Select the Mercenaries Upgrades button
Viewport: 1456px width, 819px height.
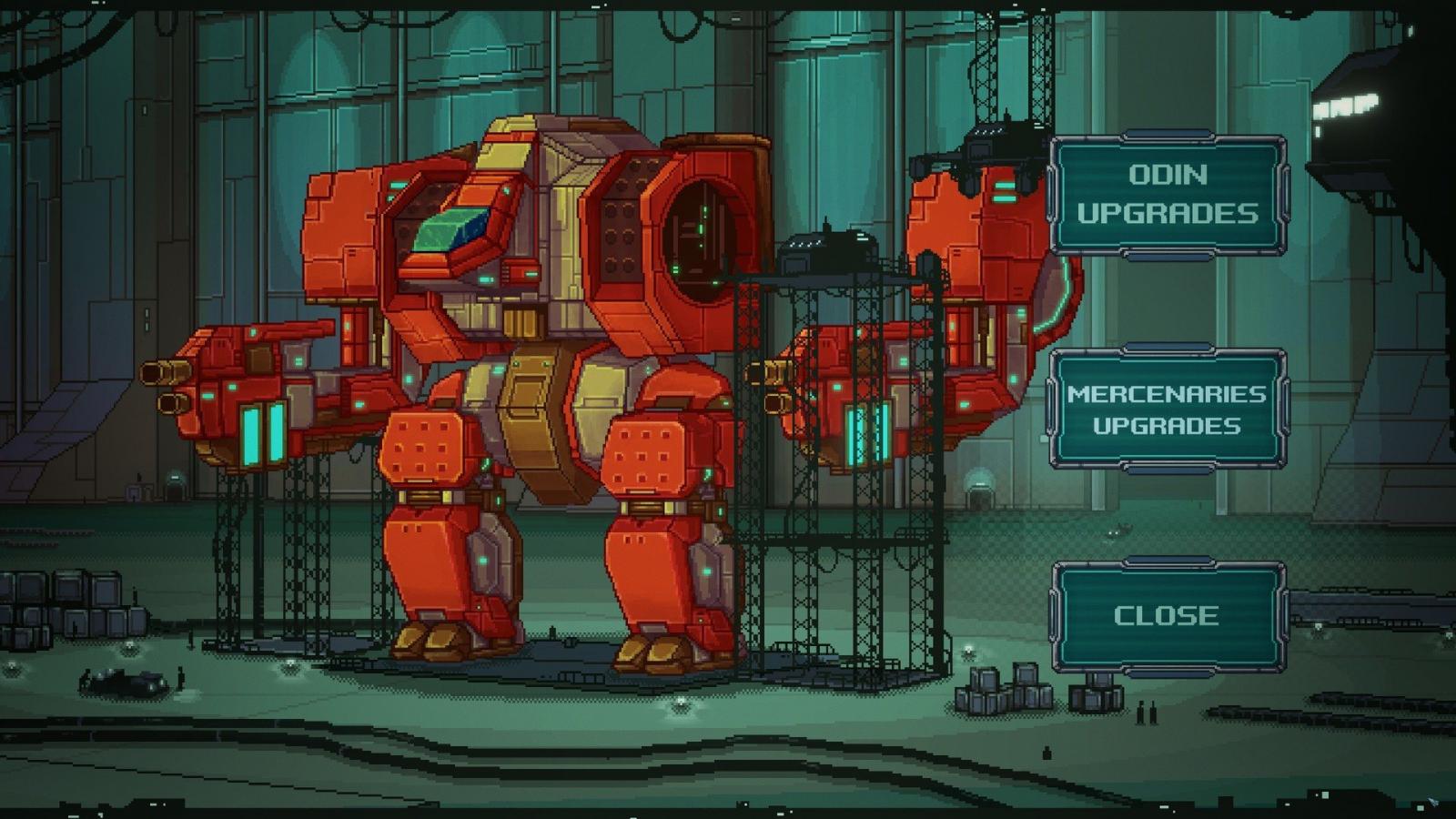click(x=1168, y=409)
